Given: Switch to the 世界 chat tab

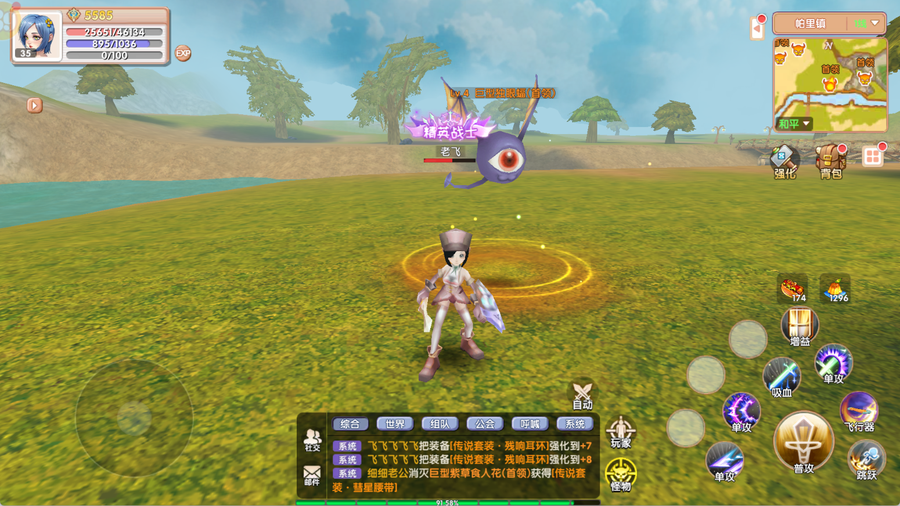Looking at the screenshot, I should tap(396, 424).
